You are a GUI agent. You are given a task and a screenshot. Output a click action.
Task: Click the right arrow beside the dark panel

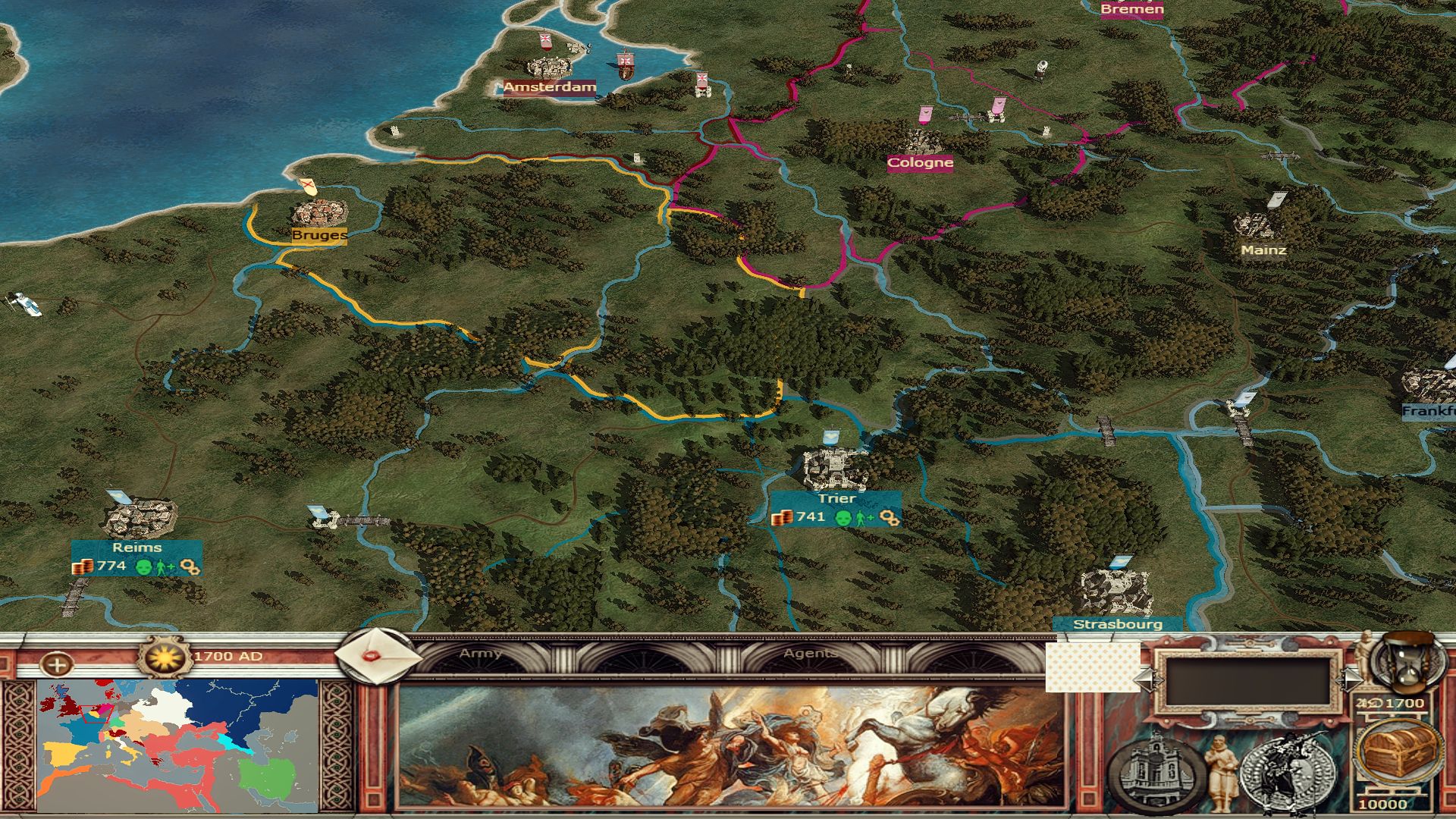1351,679
